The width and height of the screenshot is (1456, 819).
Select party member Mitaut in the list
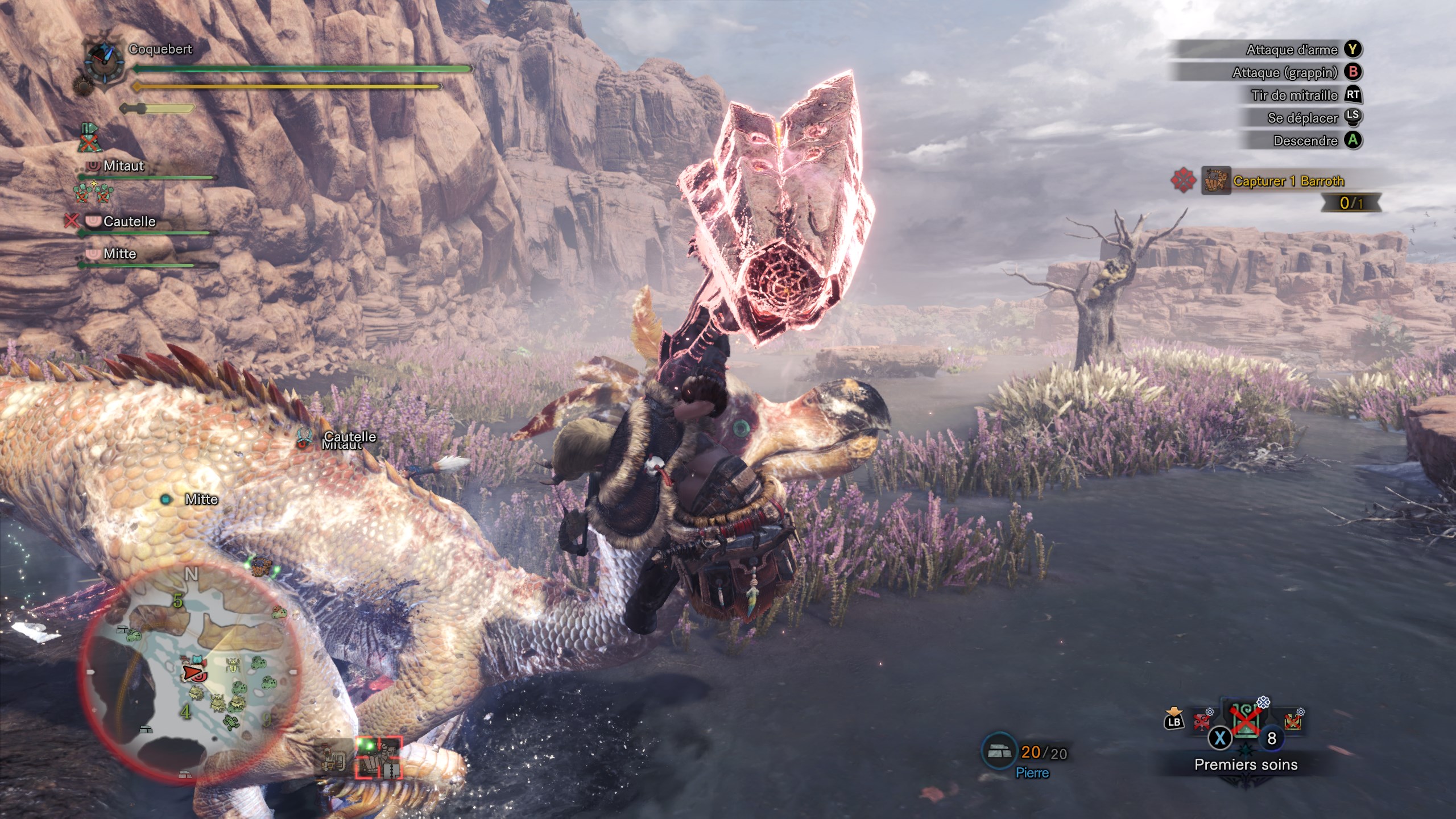click(123, 166)
